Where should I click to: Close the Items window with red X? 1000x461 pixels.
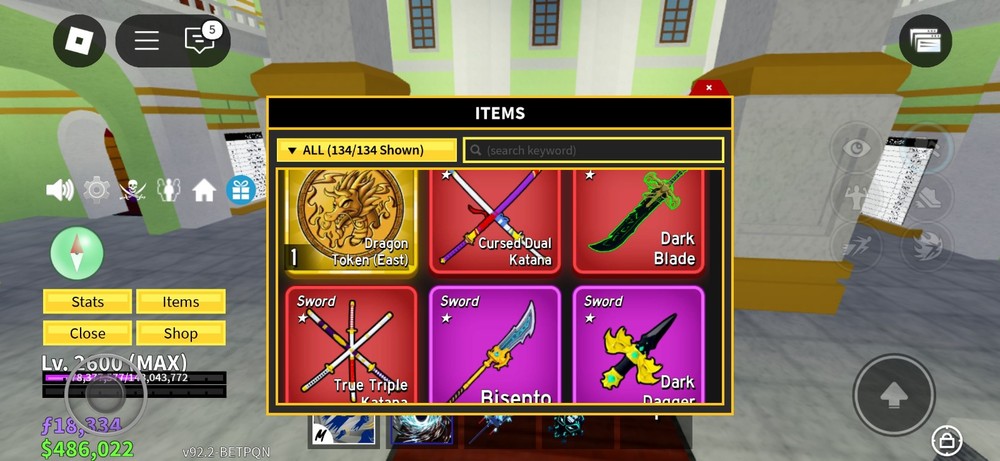[x=709, y=88]
